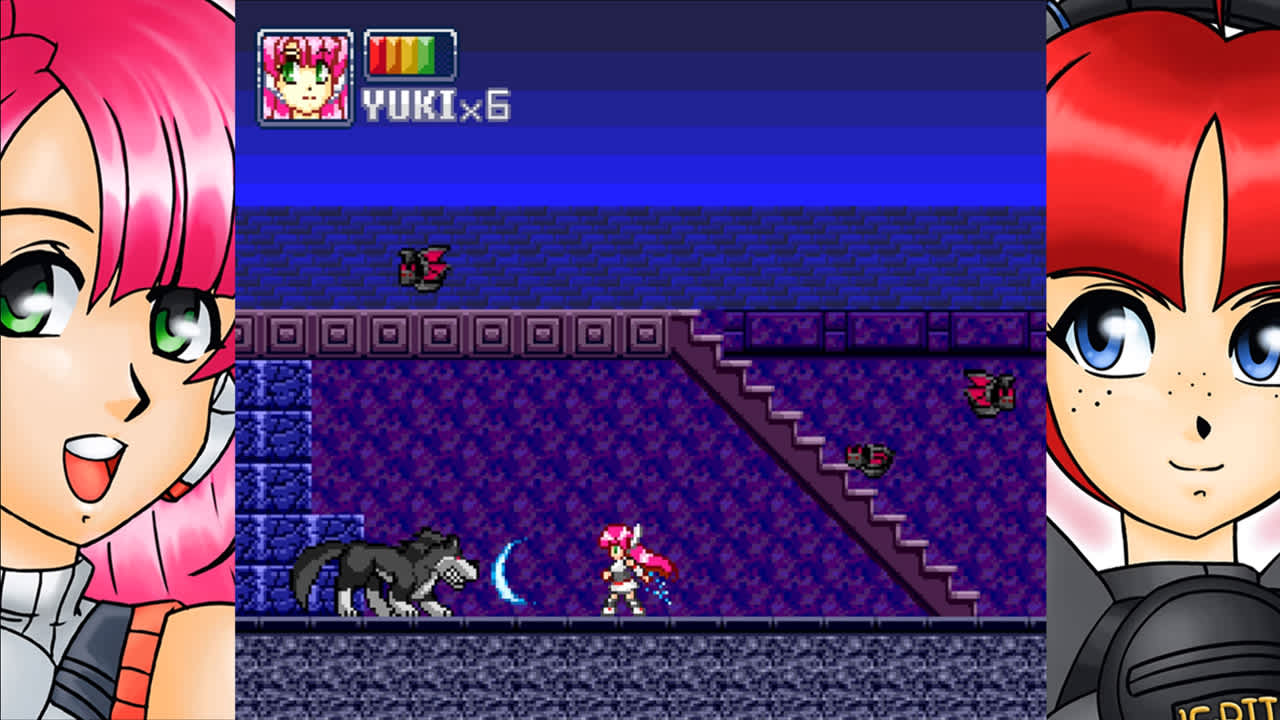
Task: Click the ornate tile border above the purple wall
Action: [x=450, y=330]
